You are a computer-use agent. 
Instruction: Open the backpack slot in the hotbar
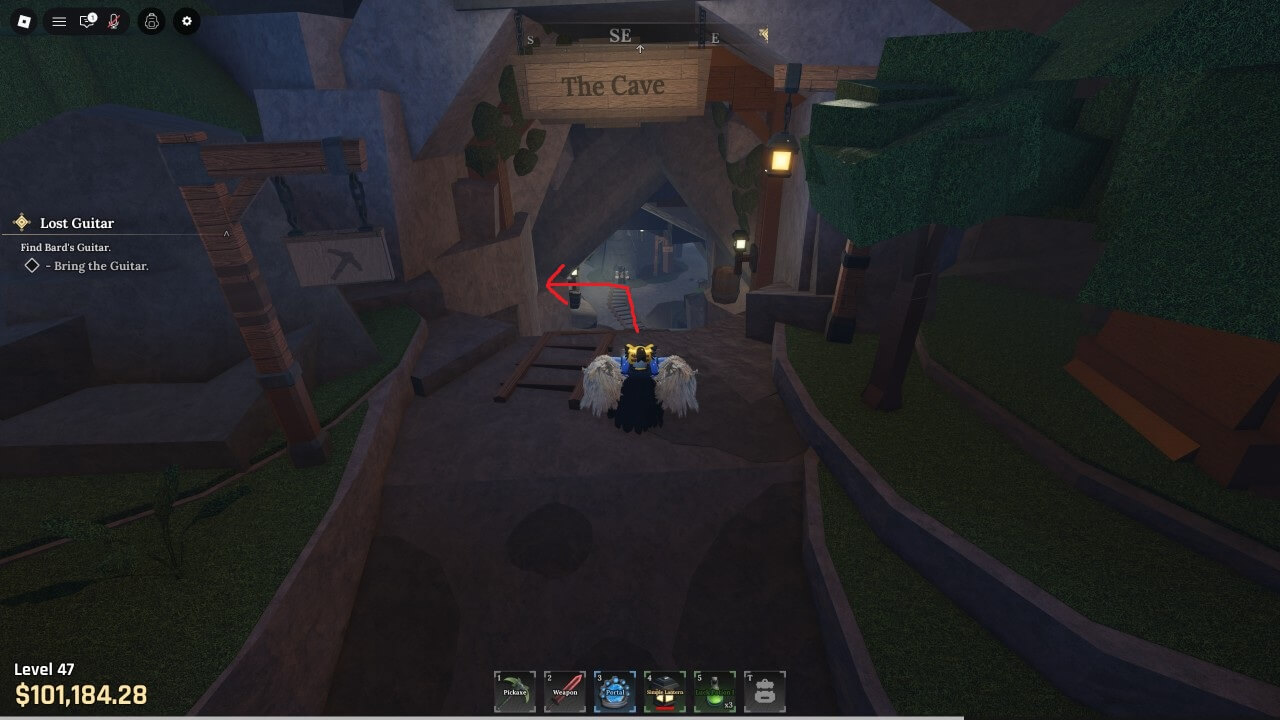[765, 691]
